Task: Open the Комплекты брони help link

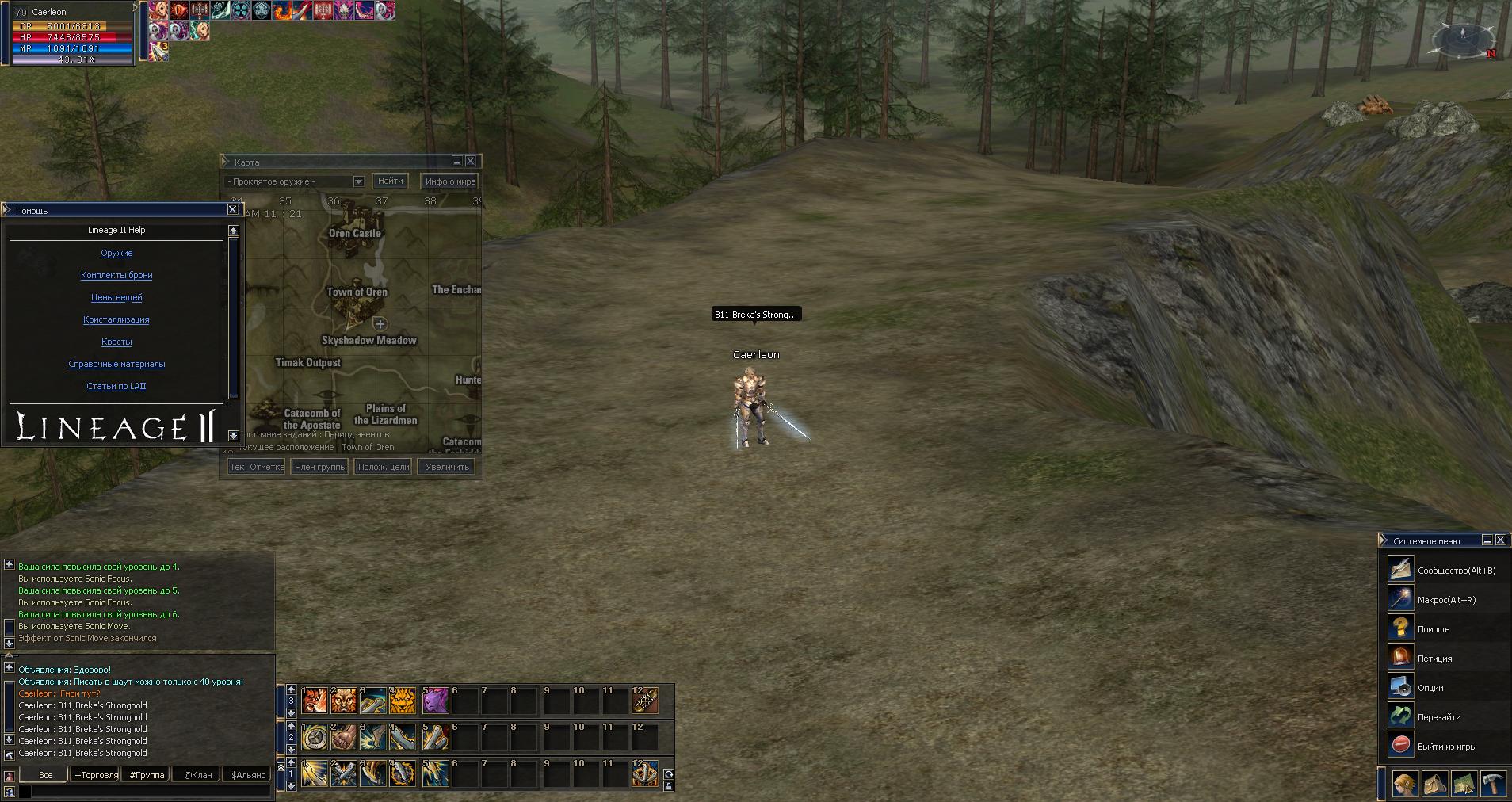Action: [116, 276]
